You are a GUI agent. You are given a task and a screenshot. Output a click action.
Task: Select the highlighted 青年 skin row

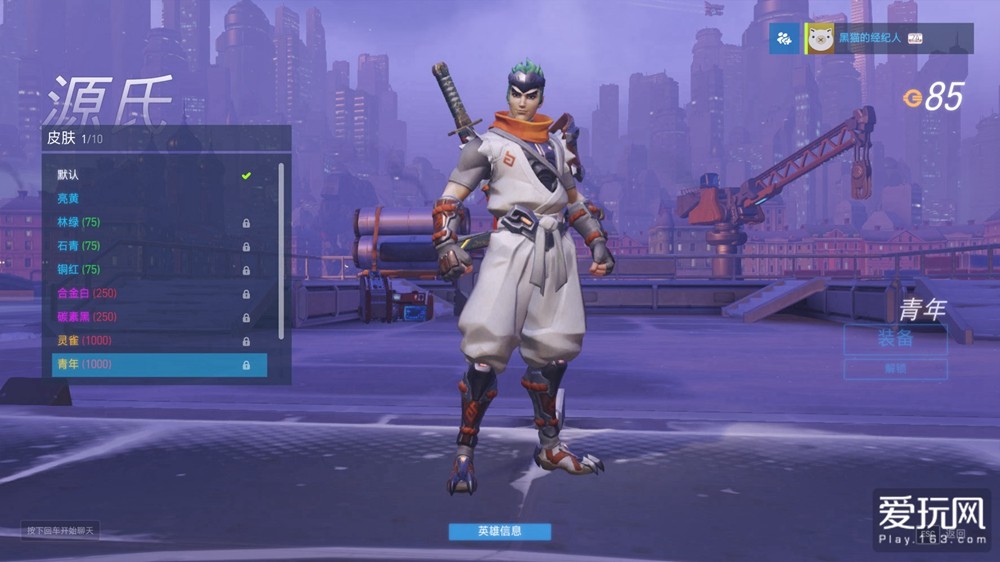click(158, 365)
